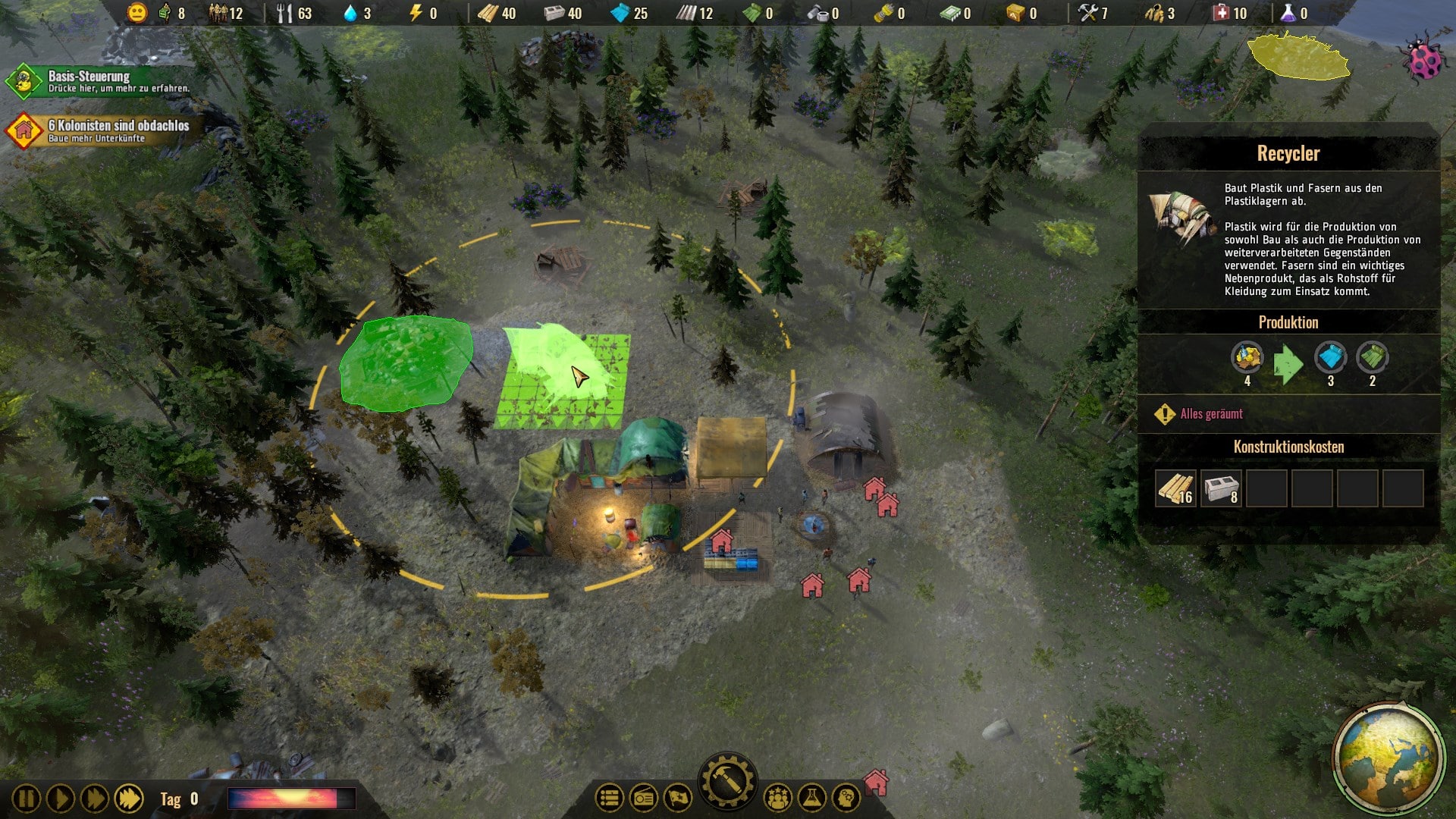Set game to normal play speed
This screenshot has height=819, width=1456.
61,799
